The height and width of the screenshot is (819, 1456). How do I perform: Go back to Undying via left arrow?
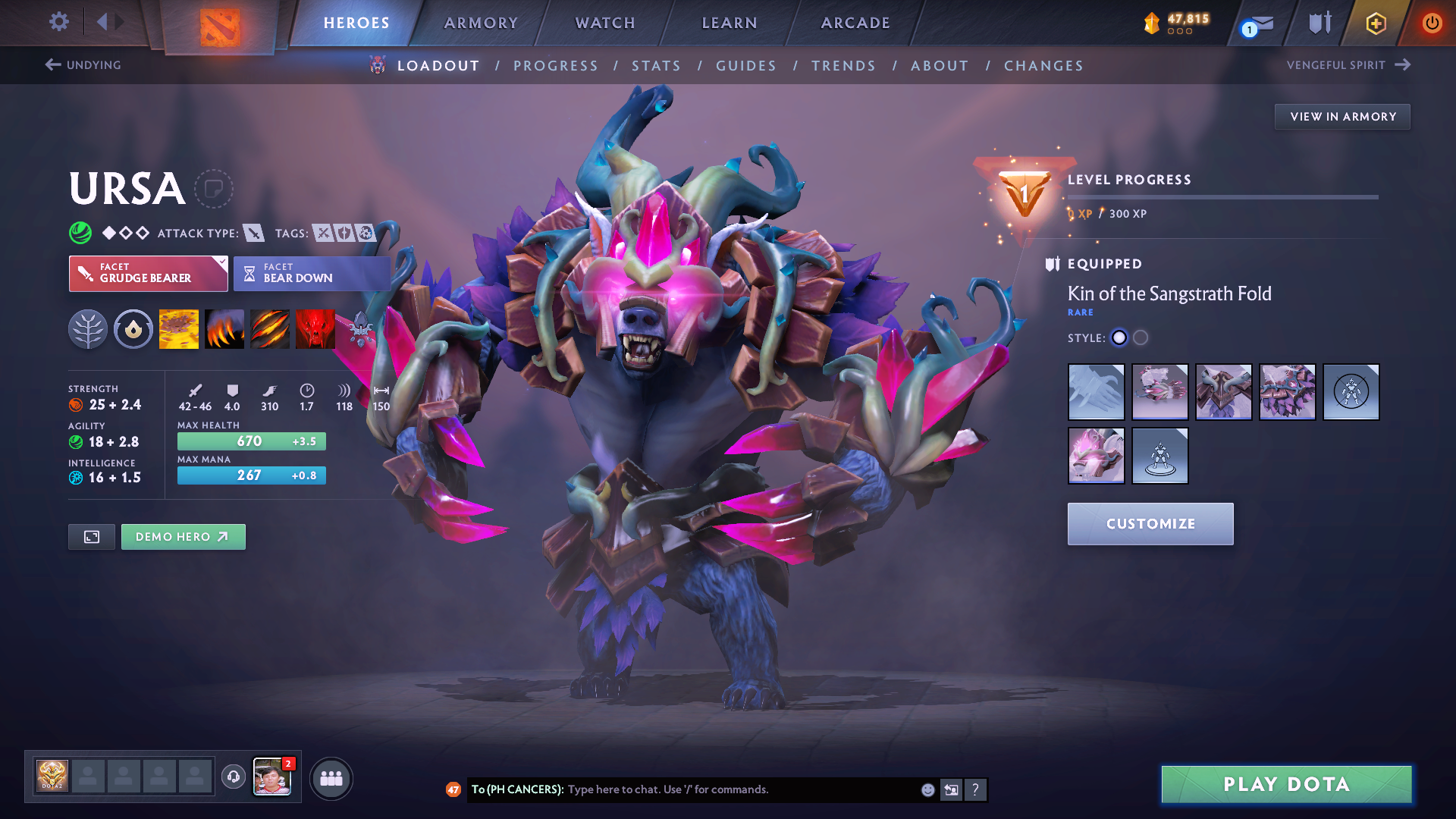coord(52,65)
